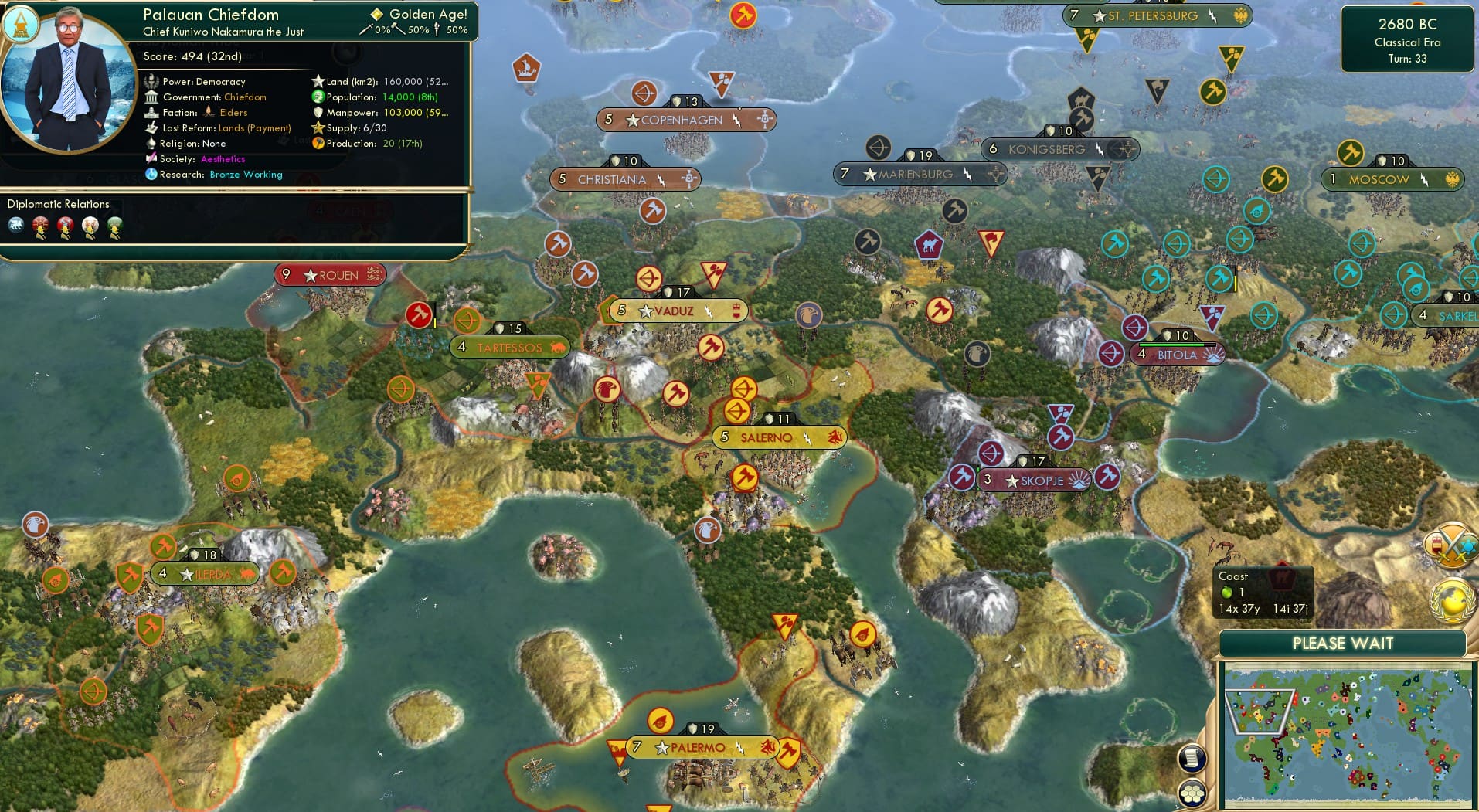Click the PLEASE WAIT turn button
Viewport: 1479px width, 812px height.
click(x=1342, y=643)
